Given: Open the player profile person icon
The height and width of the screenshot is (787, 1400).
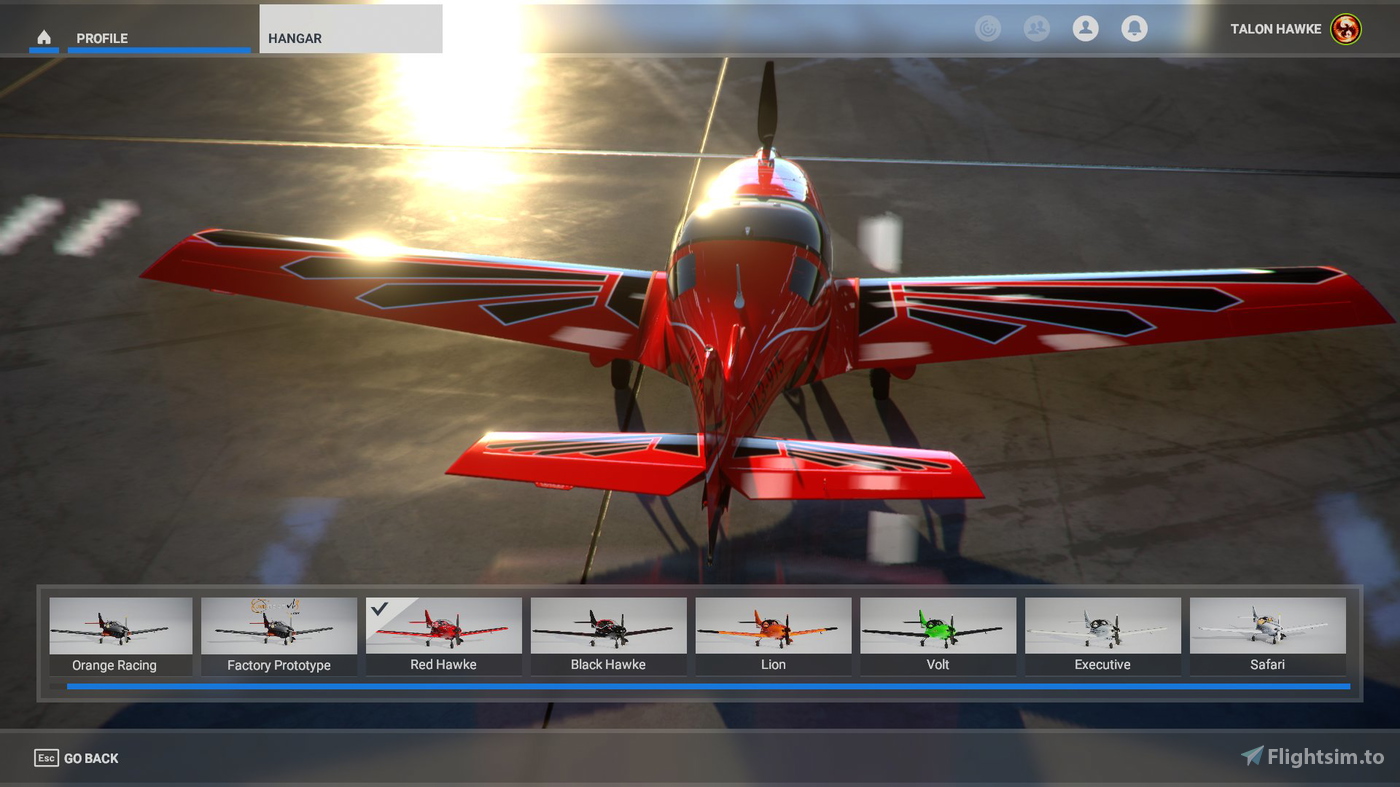Looking at the screenshot, I should tap(1085, 28).
